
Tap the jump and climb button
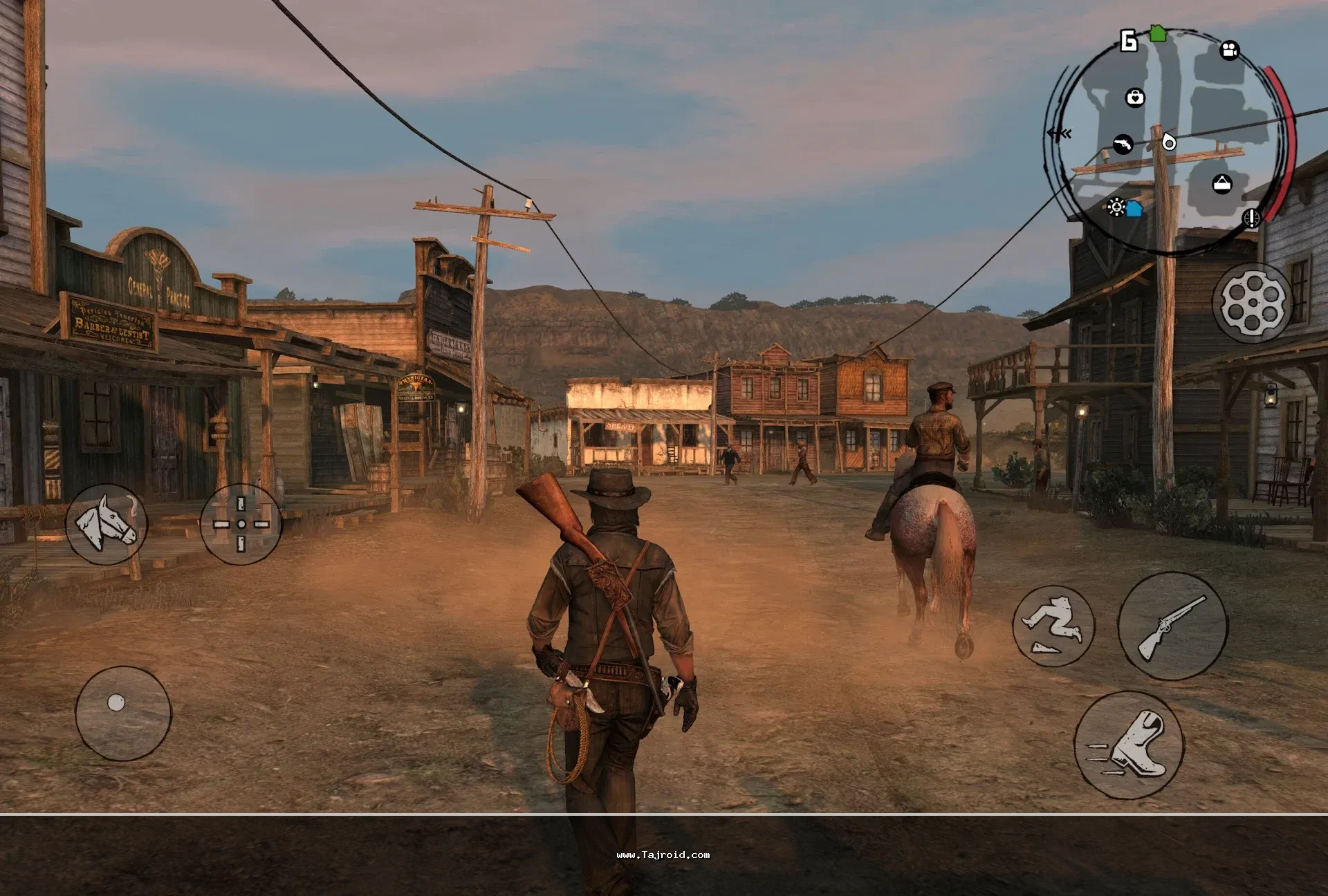(1053, 626)
